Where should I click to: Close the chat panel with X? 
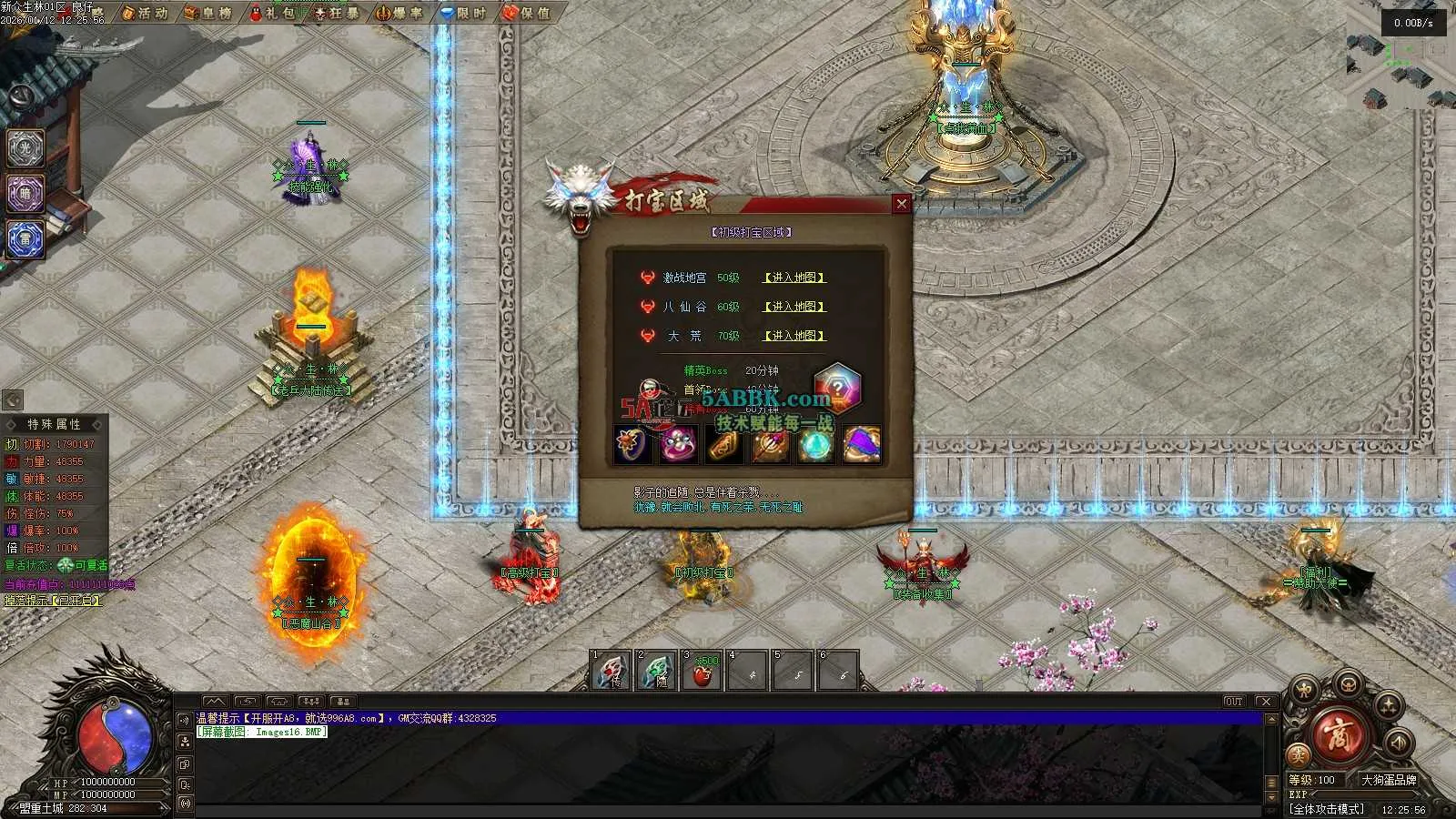click(x=1265, y=702)
